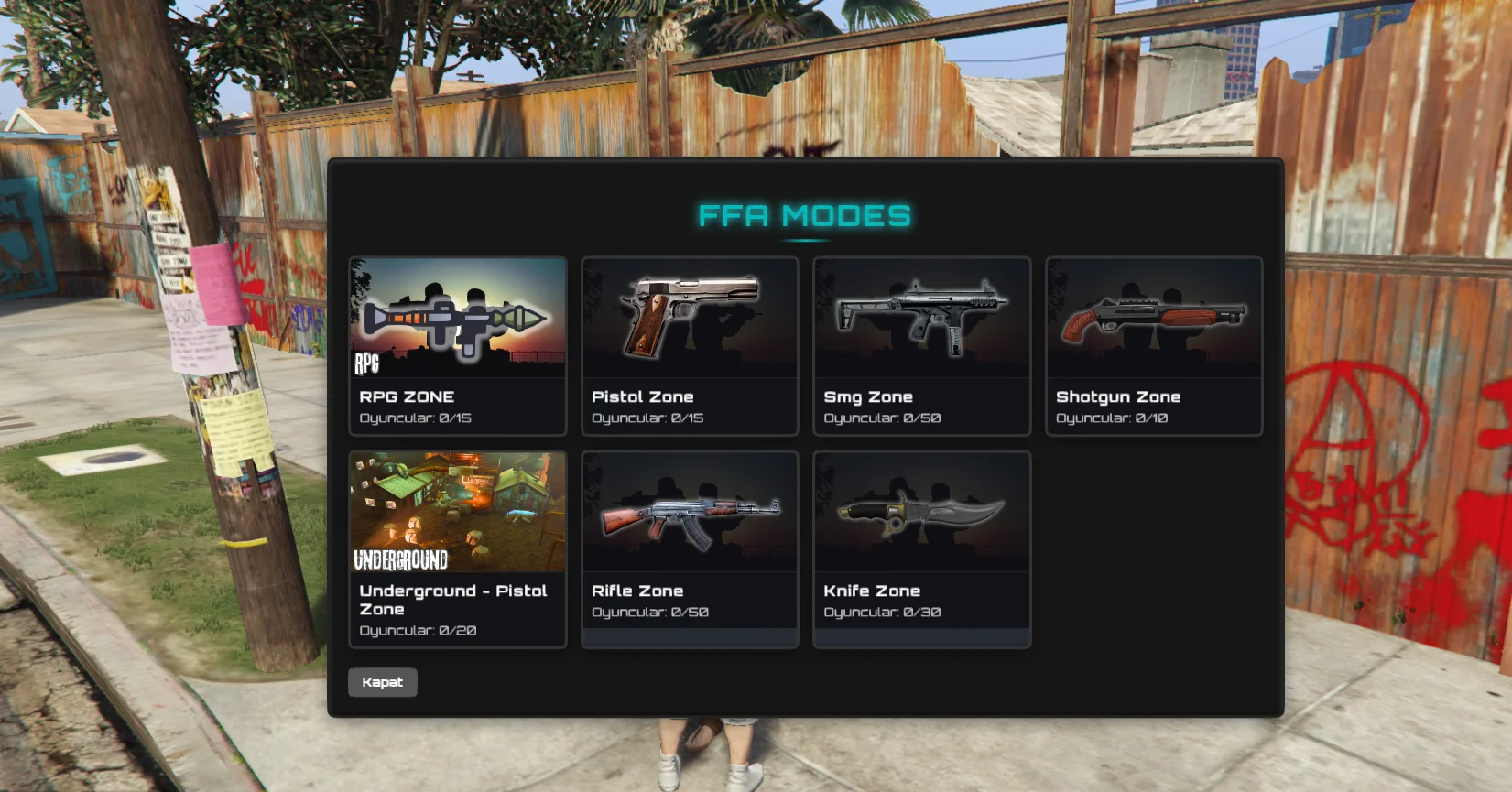Join the Smg Zone mode
Viewport: 1512px width, 792px height.
coord(921,345)
